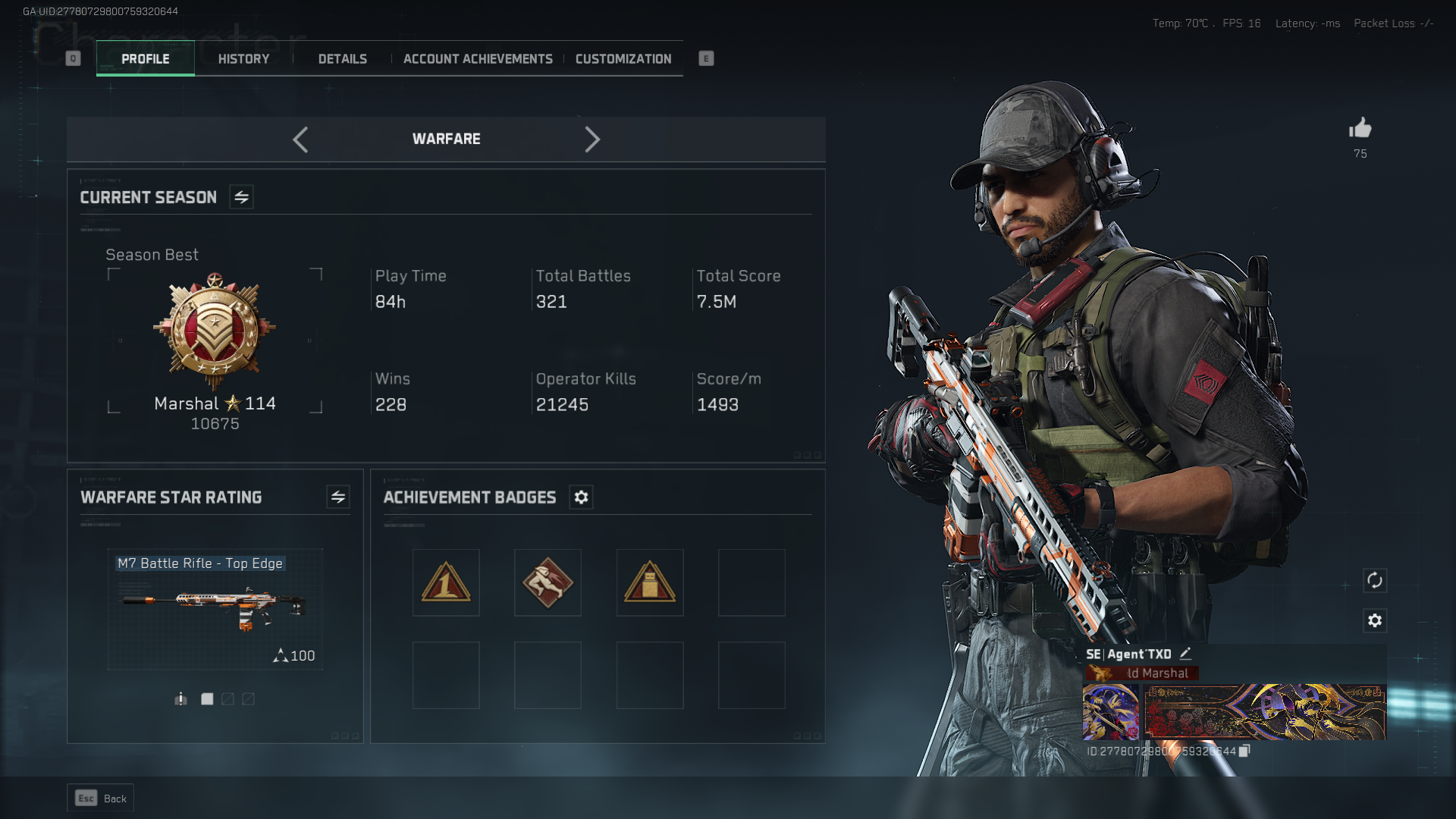Screen dimensions: 1456x819
Task: Swap the Warfare Star Rating view
Action: [338, 497]
